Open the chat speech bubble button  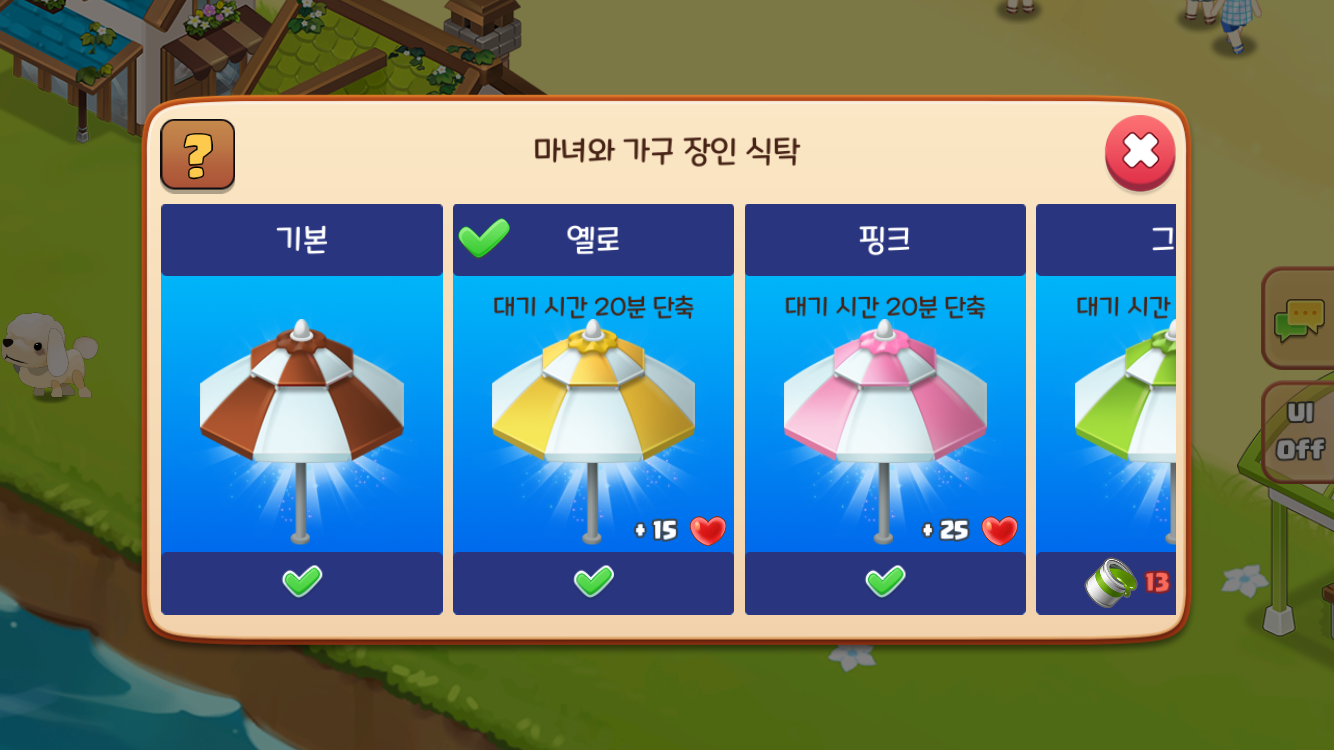click(x=1299, y=320)
